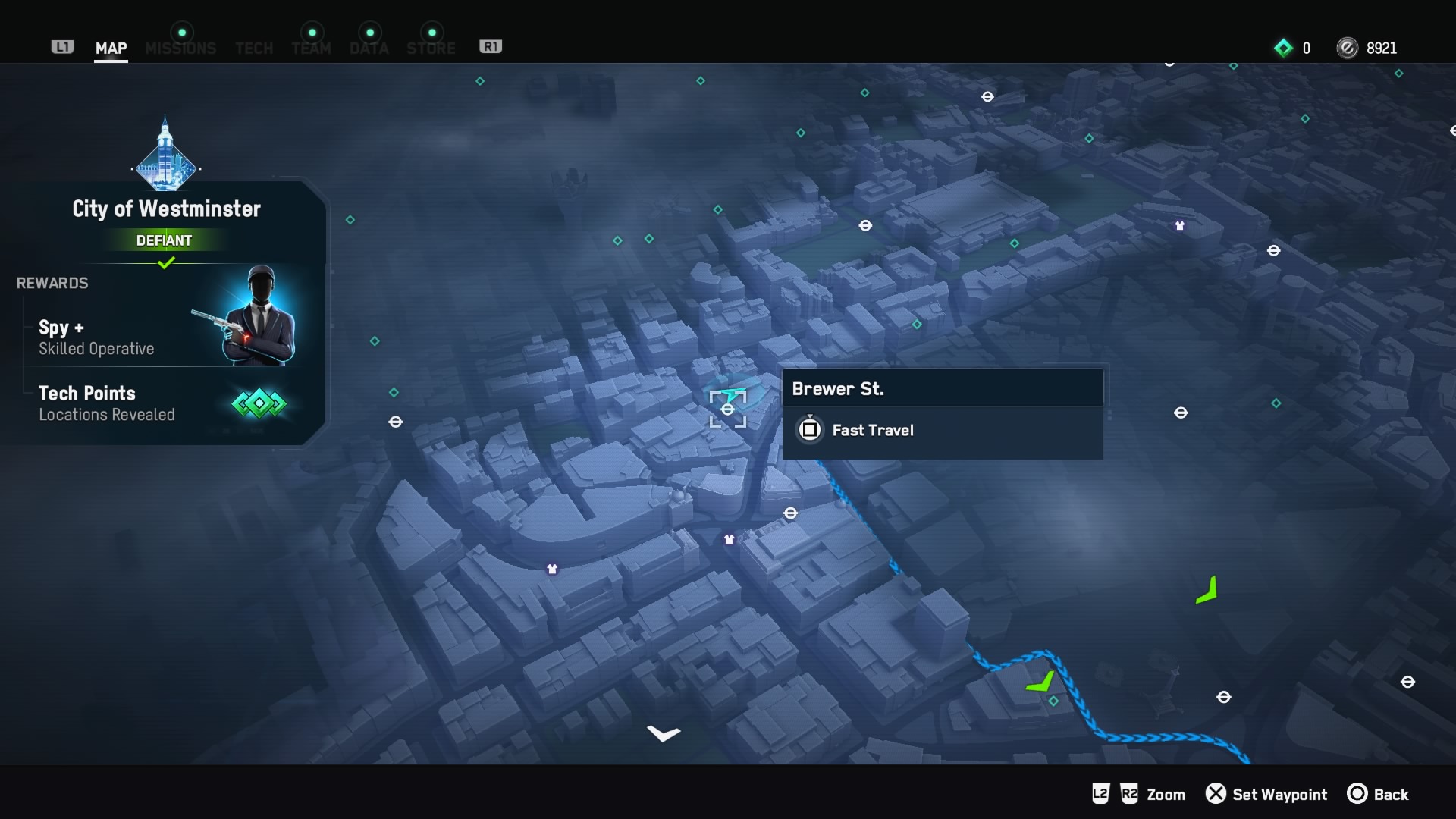Click the green checkmark under the DEFIANT banner
Image resolution: width=1456 pixels, height=819 pixels.
point(166,263)
